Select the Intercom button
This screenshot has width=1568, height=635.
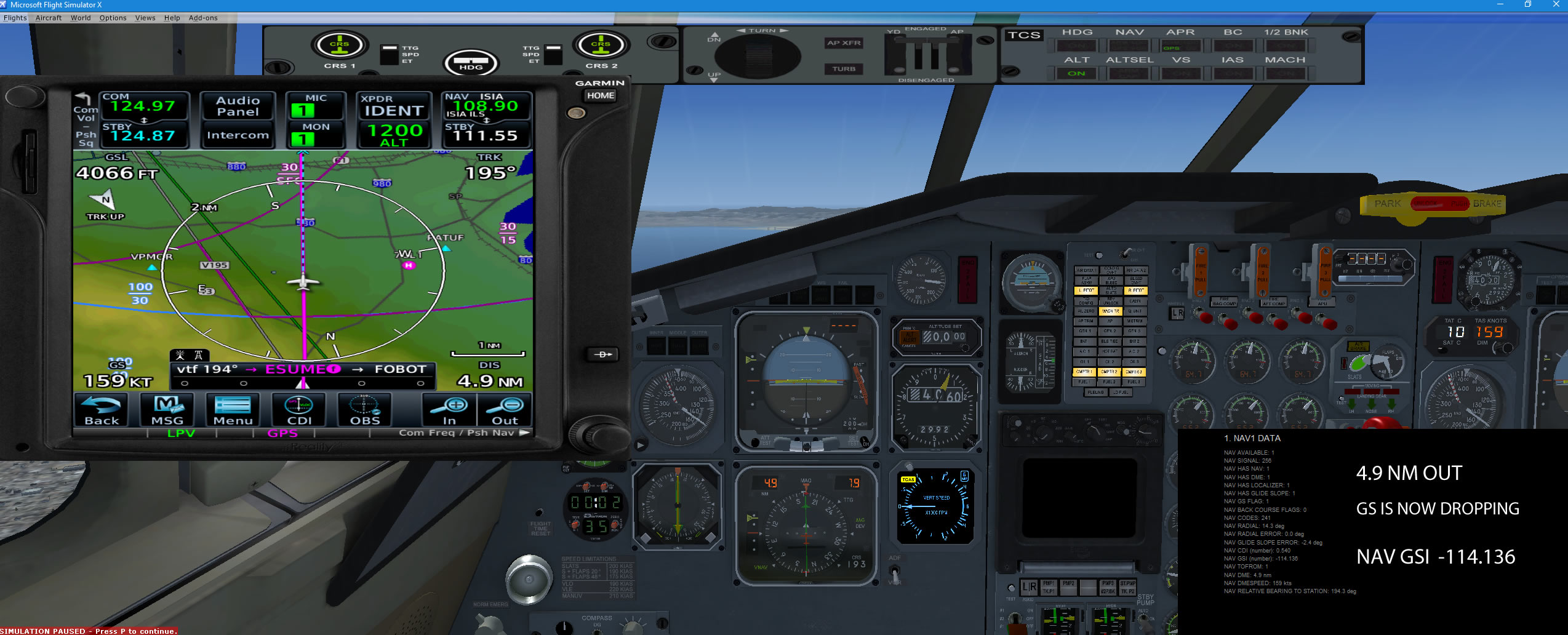238,135
